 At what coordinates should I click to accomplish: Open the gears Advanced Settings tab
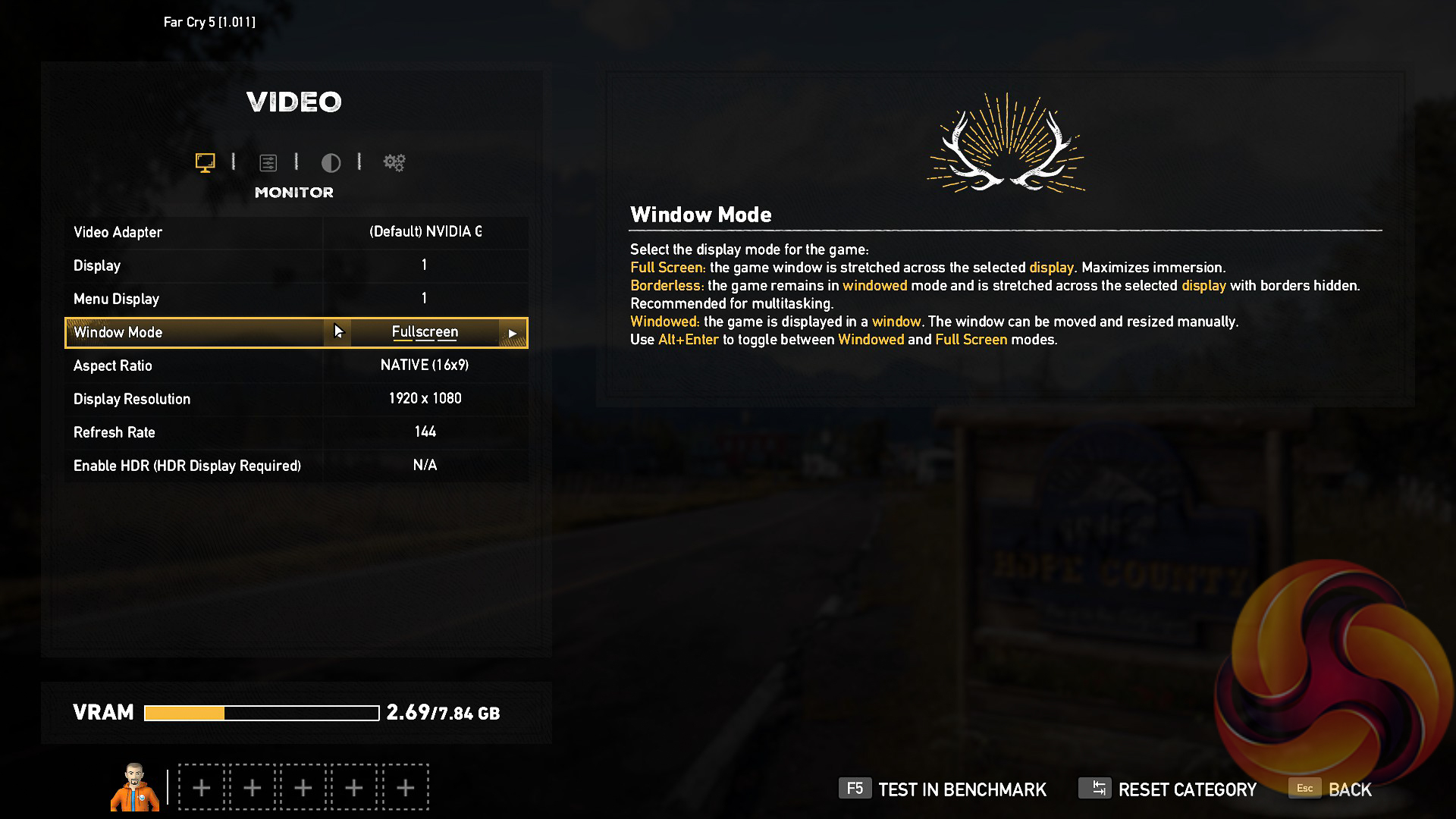pyautogui.click(x=394, y=162)
